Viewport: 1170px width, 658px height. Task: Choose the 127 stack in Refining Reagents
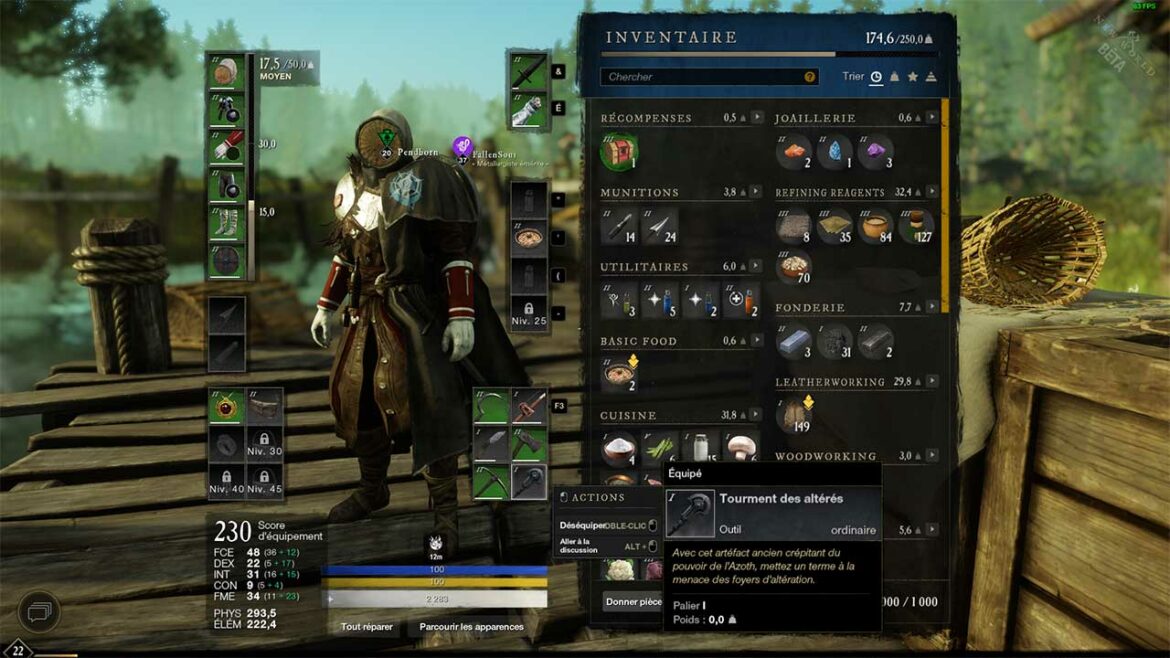[x=916, y=225]
